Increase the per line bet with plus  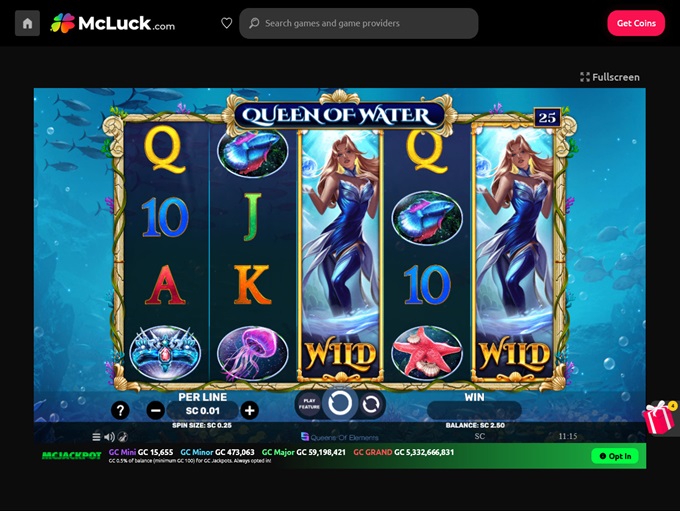pyautogui.click(x=250, y=410)
